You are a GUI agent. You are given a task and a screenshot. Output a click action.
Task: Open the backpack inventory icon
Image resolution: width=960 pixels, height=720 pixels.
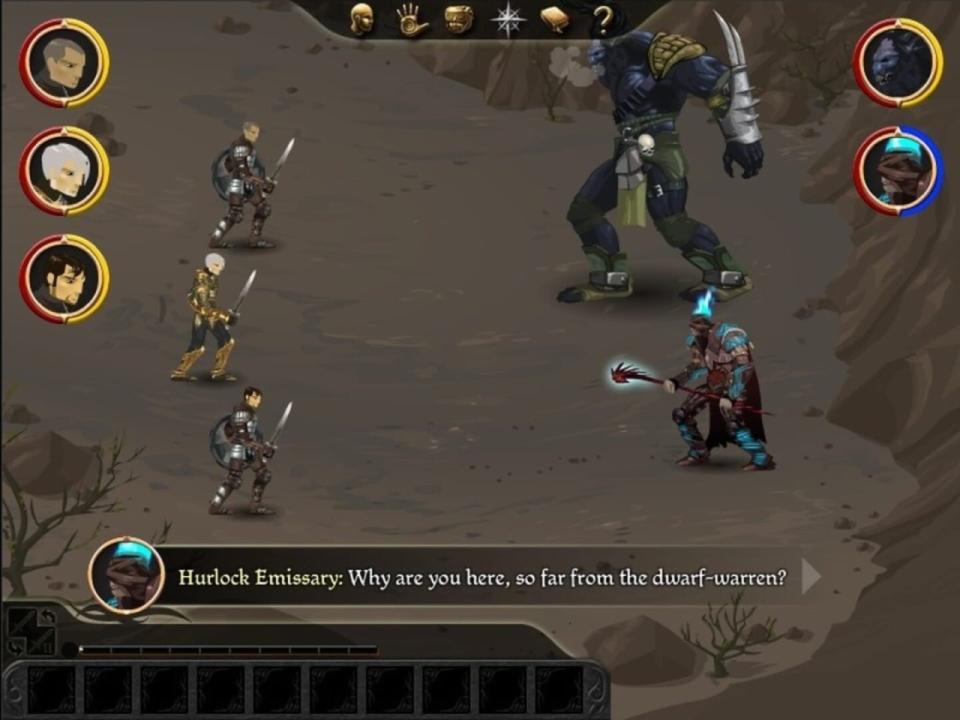pos(459,19)
